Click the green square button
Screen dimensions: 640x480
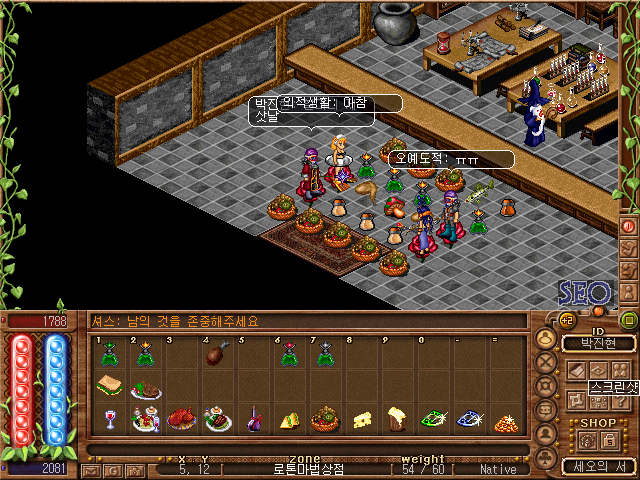[x=628, y=320]
